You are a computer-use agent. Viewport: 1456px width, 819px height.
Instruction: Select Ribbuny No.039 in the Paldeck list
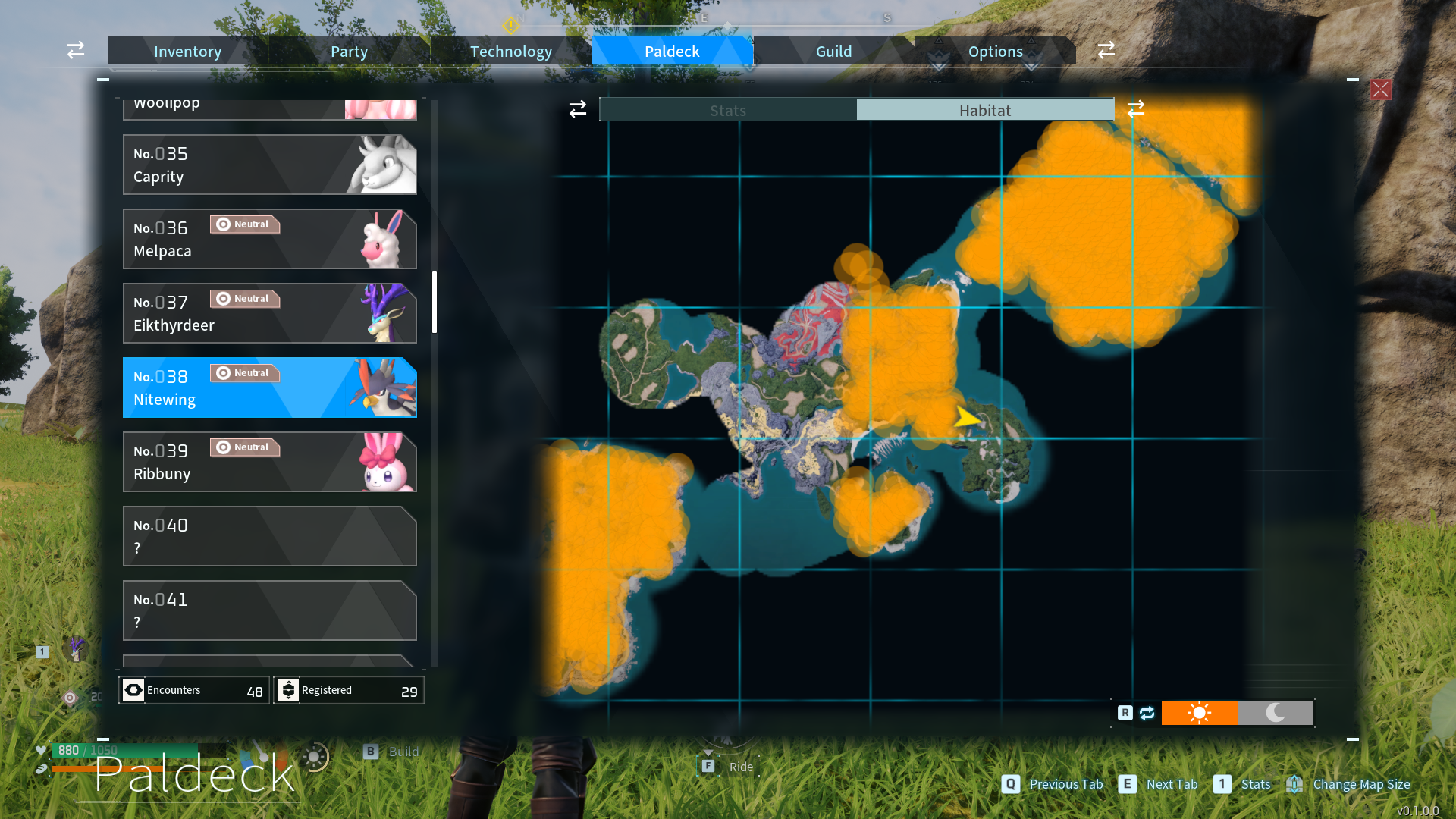point(269,462)
